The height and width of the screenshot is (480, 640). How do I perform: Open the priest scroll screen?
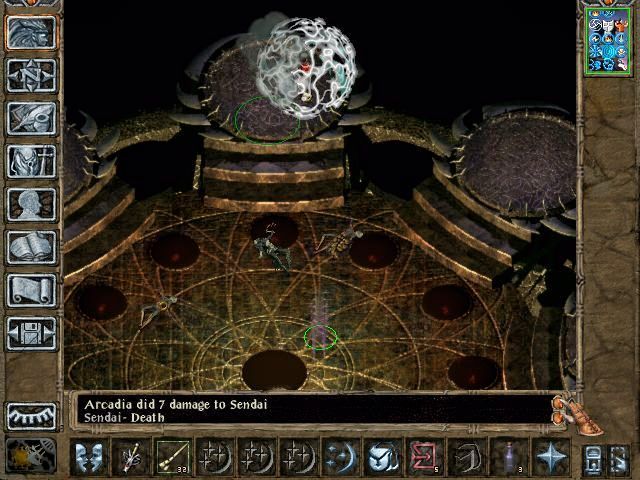pos(31,290)
